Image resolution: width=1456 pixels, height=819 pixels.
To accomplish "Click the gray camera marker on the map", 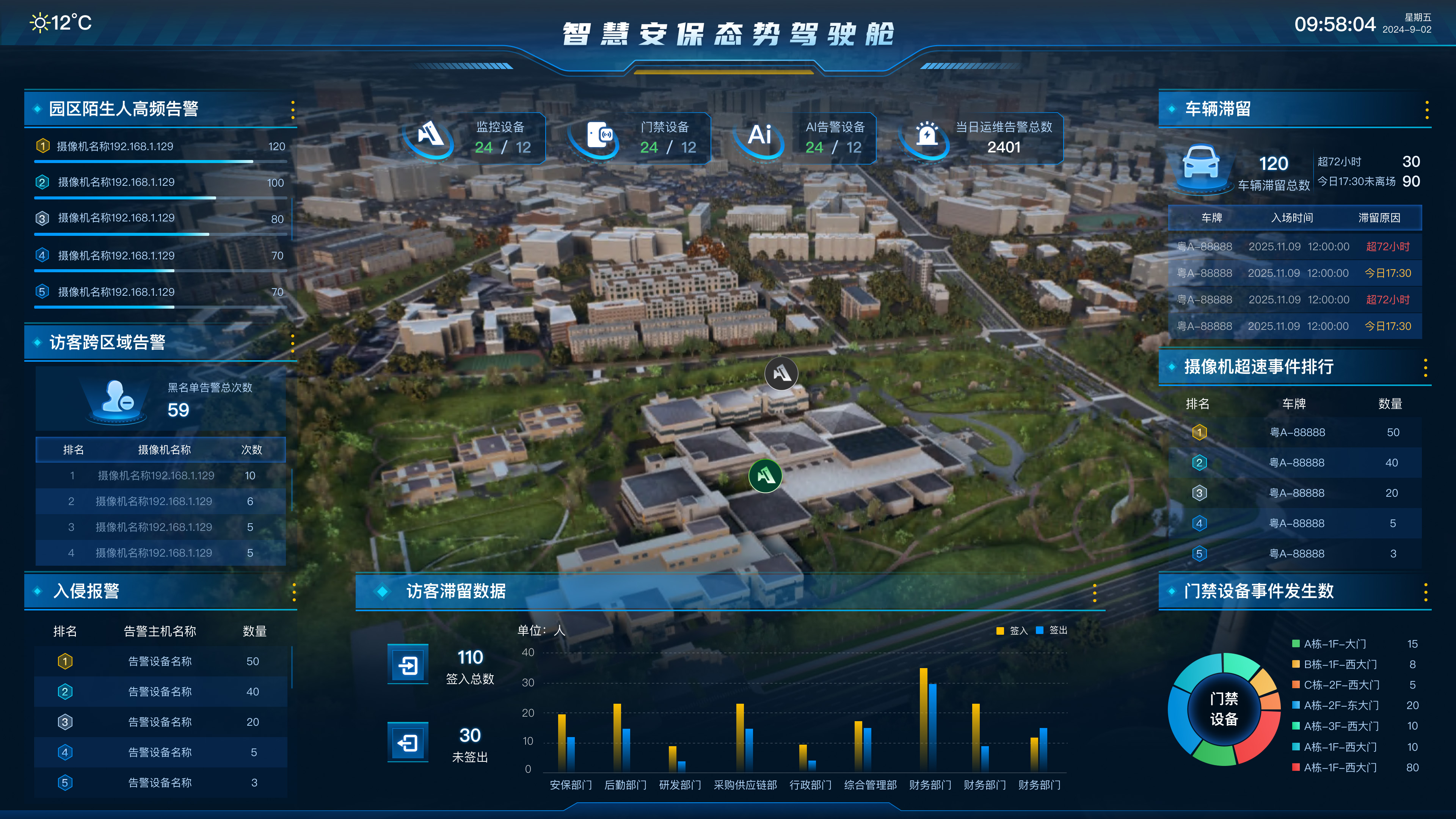I will [x=781, y=373].
